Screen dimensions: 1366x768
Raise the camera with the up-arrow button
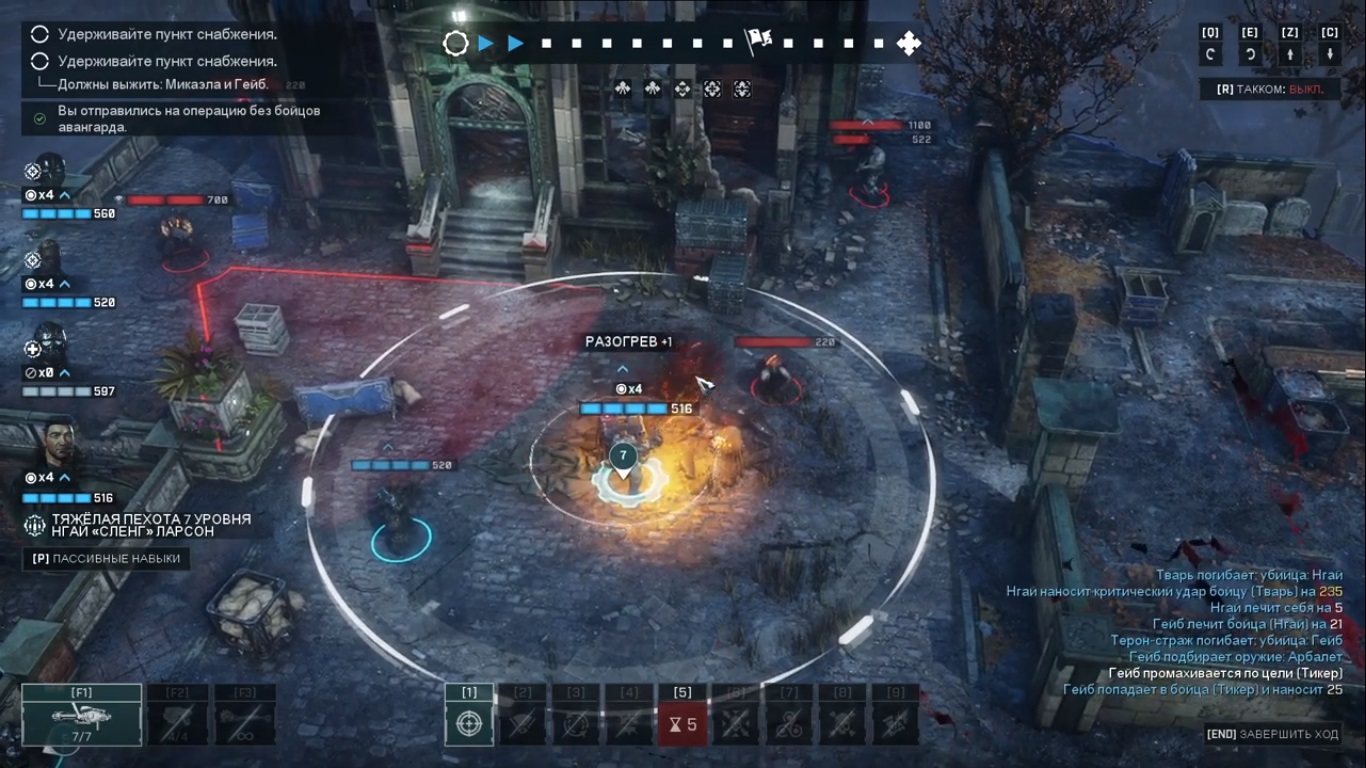[1290, 55]
